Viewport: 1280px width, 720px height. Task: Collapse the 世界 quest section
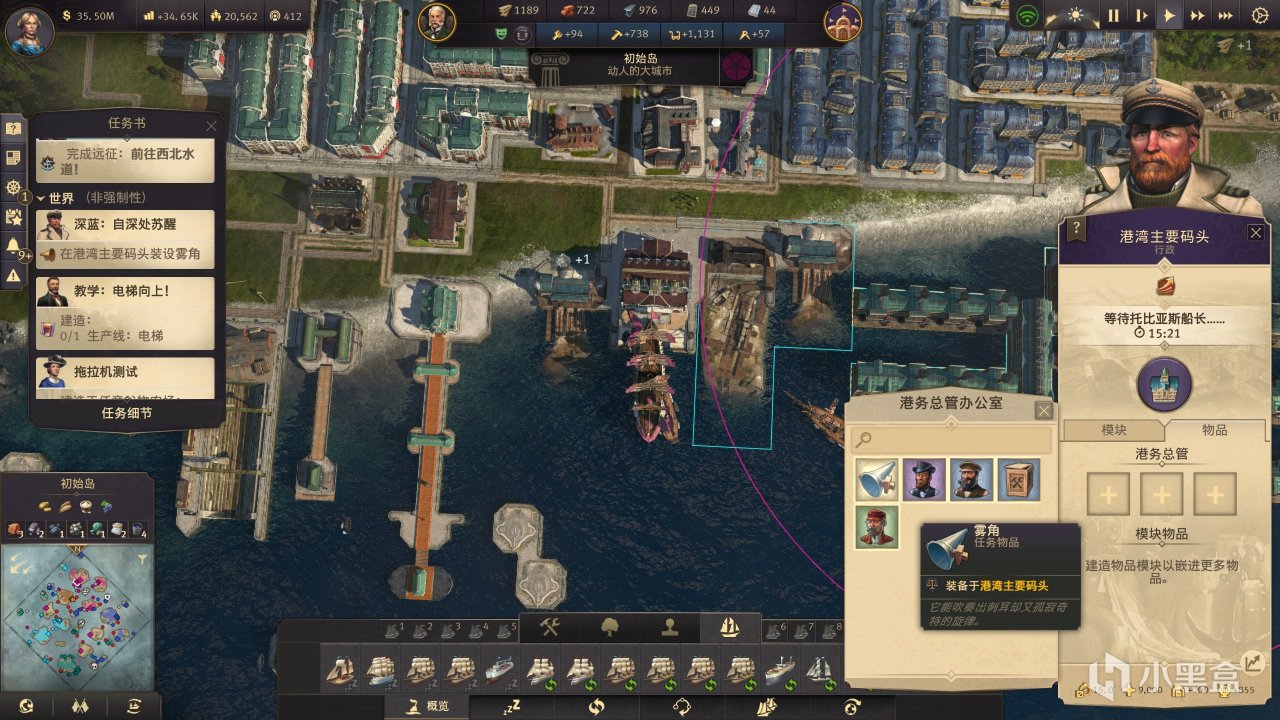click(42, 198)
